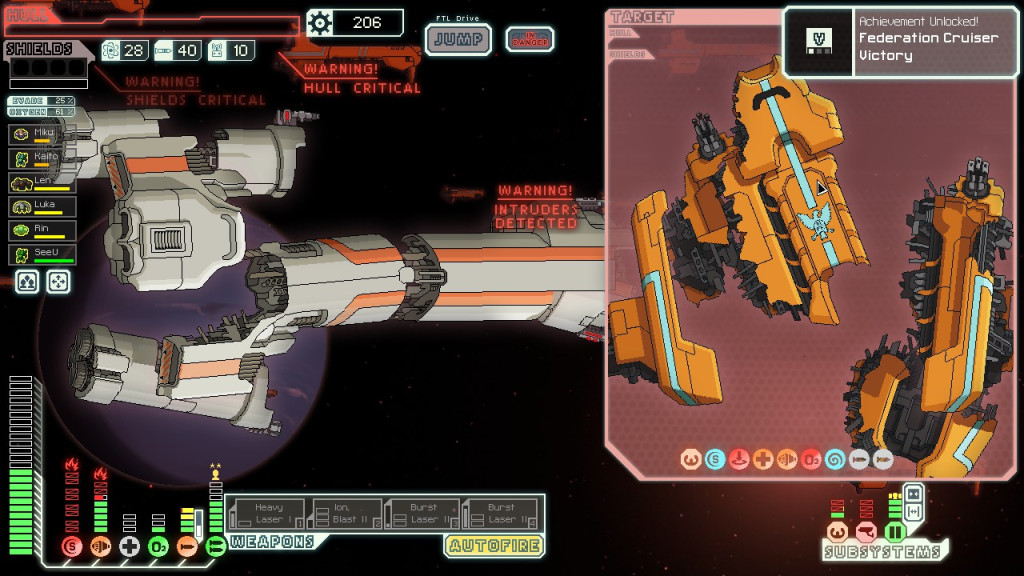Screen dimensions: 1024x576
Task: Click the FTL Drive JUMP button
Action: pyautogui.click(x=458, y=40)
